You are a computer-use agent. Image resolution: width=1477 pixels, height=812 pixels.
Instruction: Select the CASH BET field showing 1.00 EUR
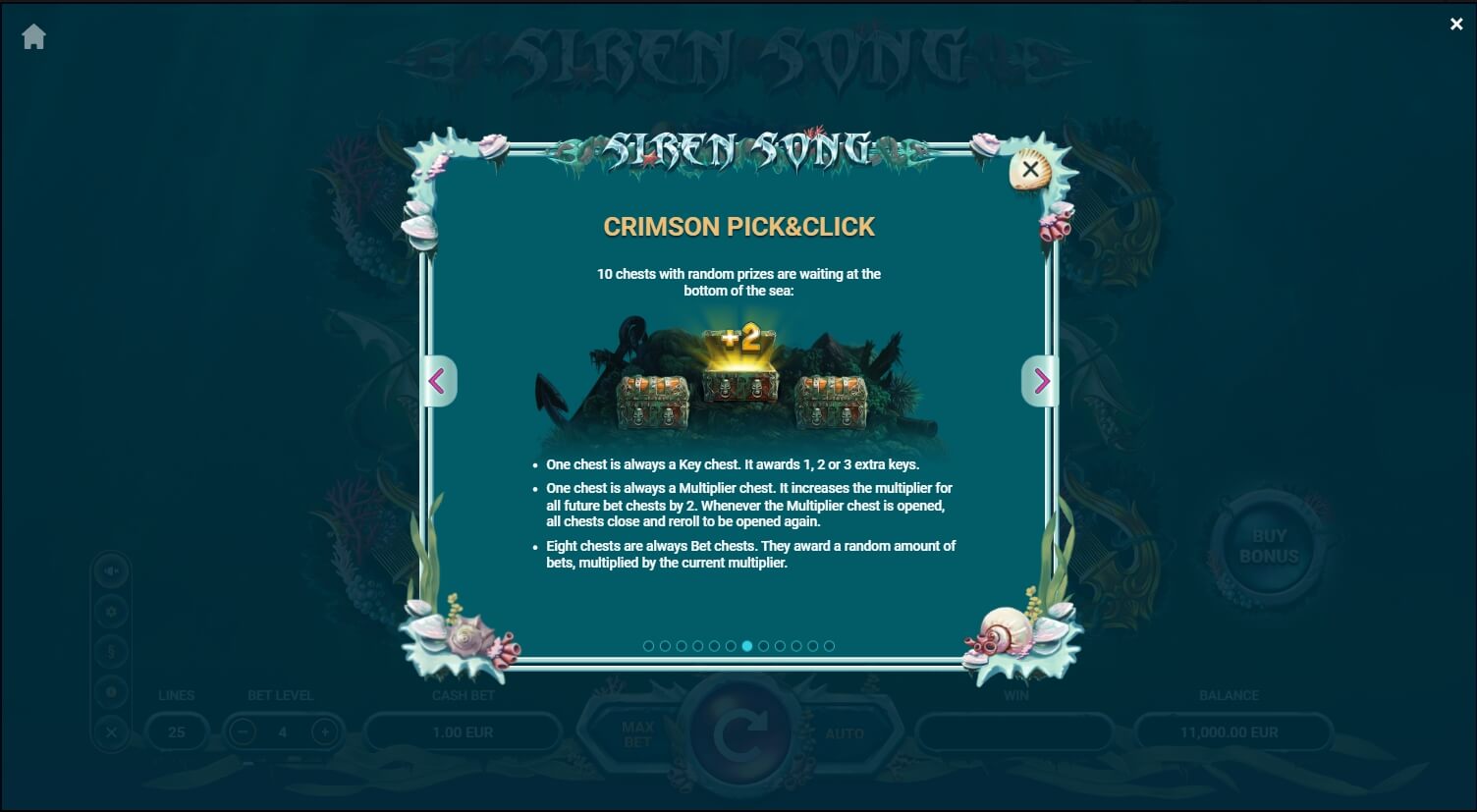(x=463, y=731)
